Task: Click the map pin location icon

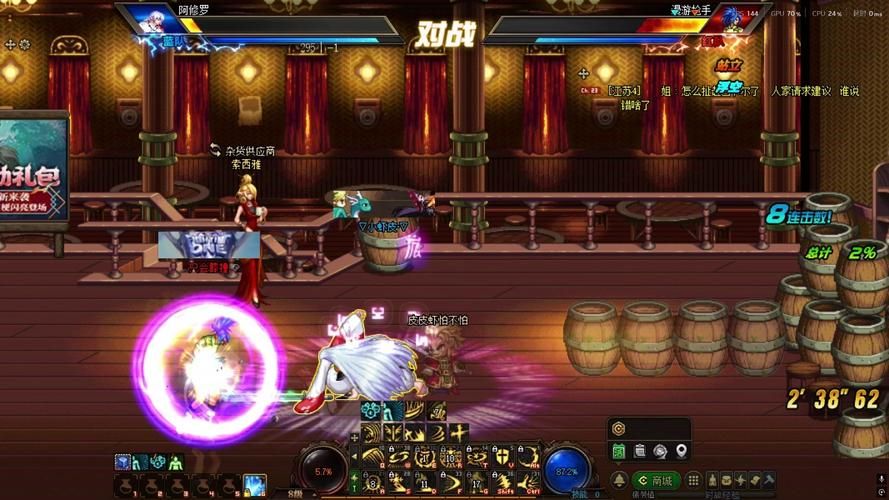Action: (x=682, y=451)
